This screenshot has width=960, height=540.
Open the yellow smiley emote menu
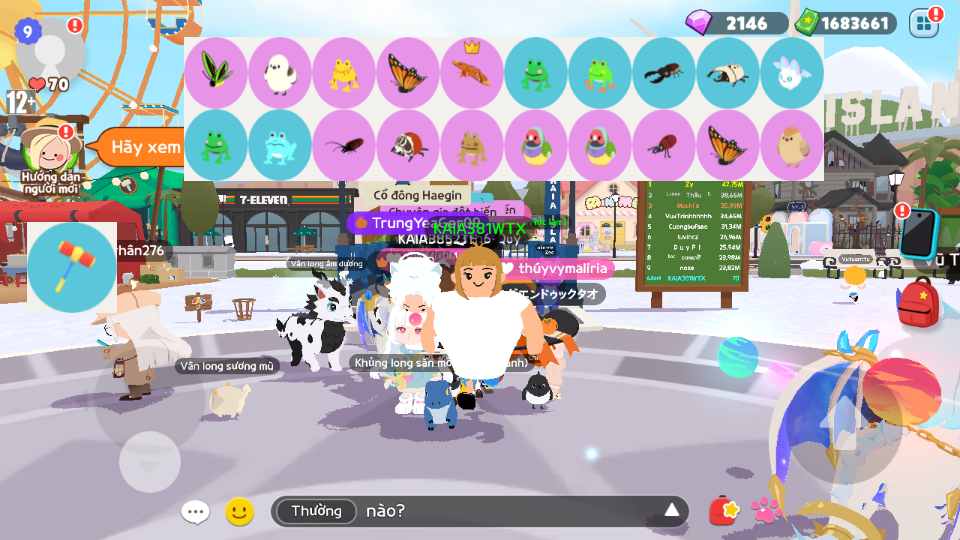(x=239, y=512)
